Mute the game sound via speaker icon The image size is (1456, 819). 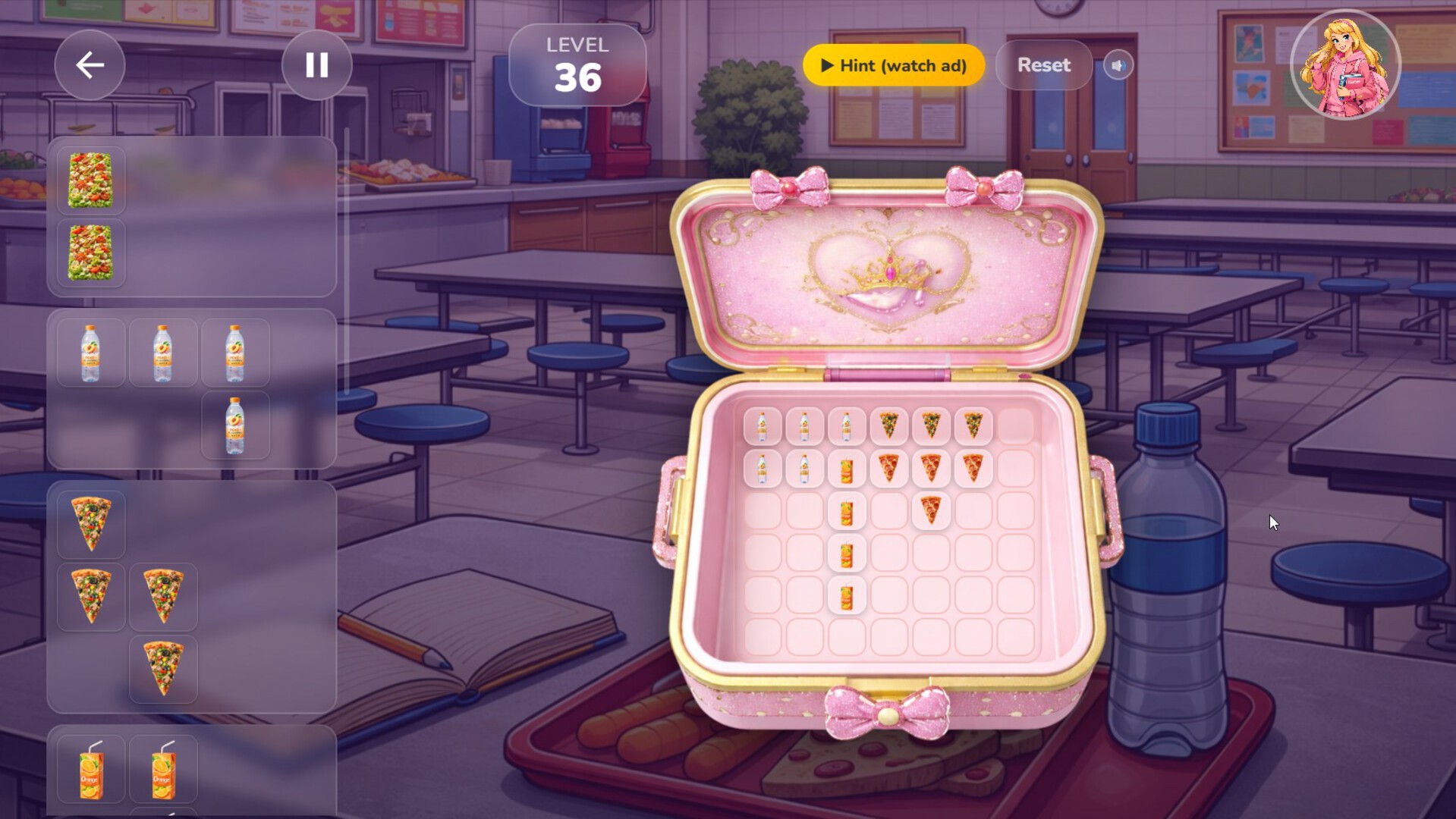click(x=1118, y=65)
